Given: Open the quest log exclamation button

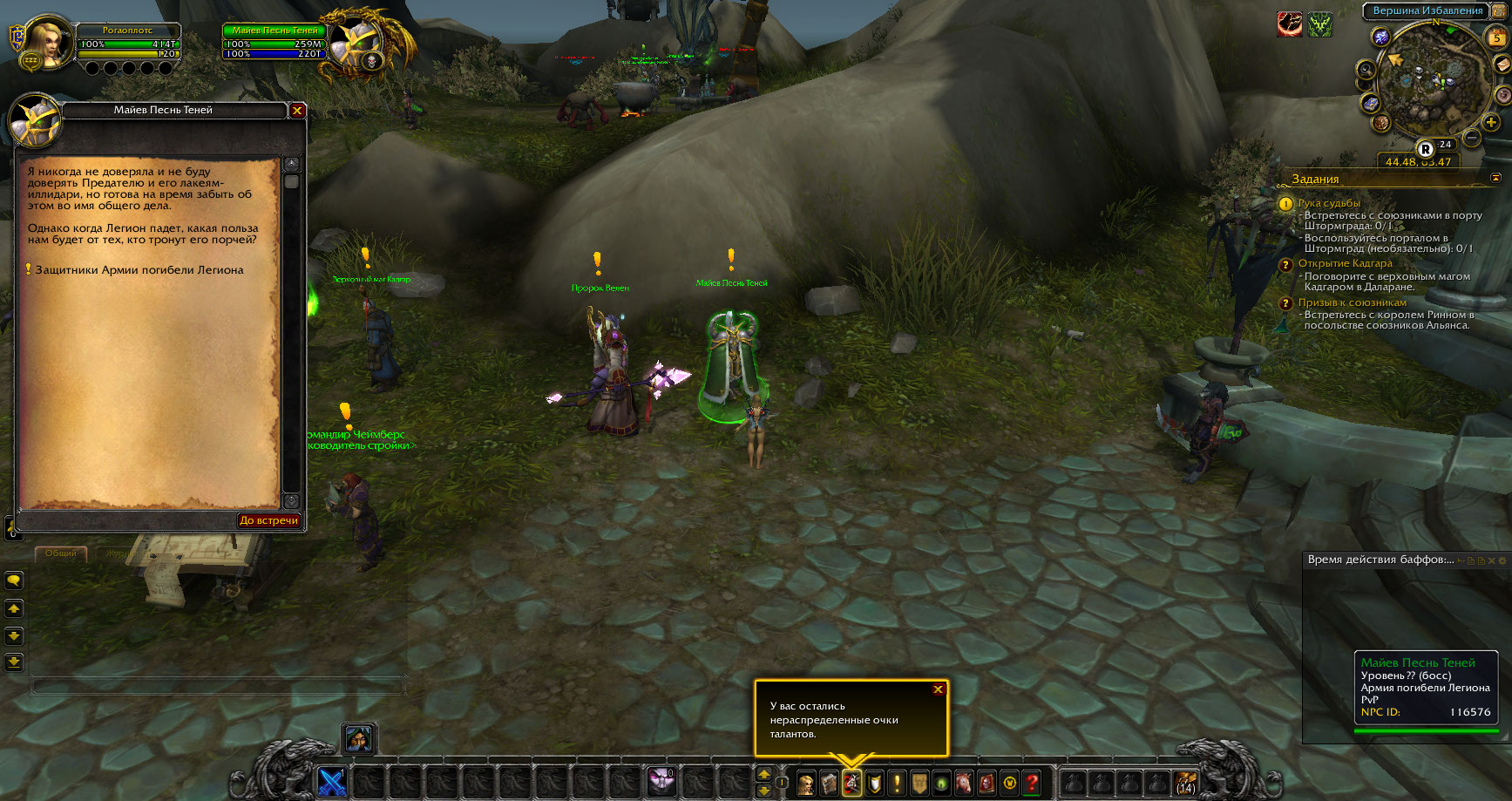Looking at the screenshot, I should 897,783.
